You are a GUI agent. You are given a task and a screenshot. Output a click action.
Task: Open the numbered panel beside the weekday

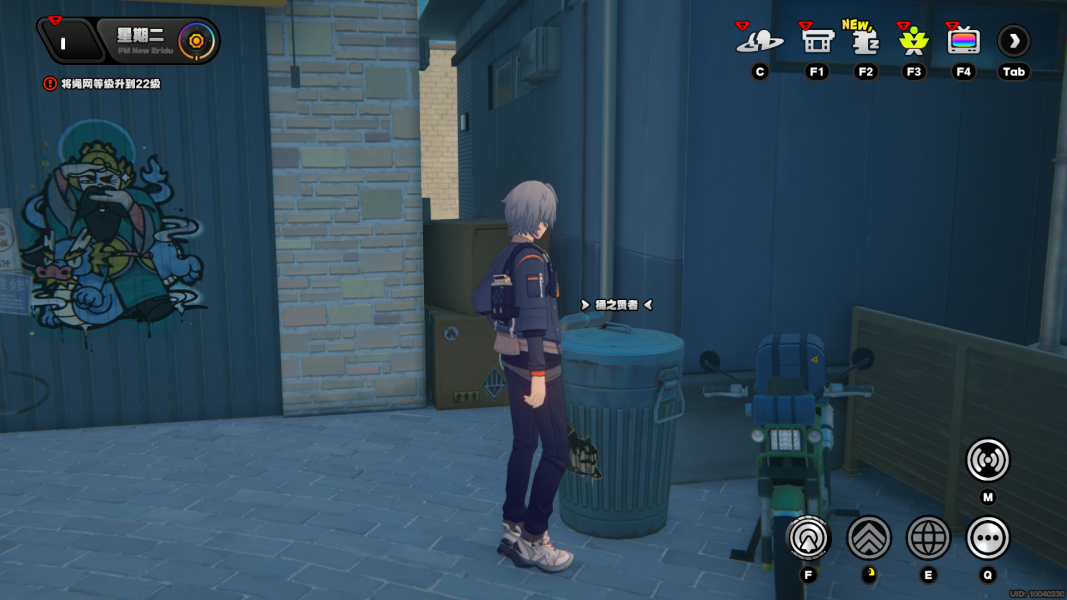(x=65, y=42)
